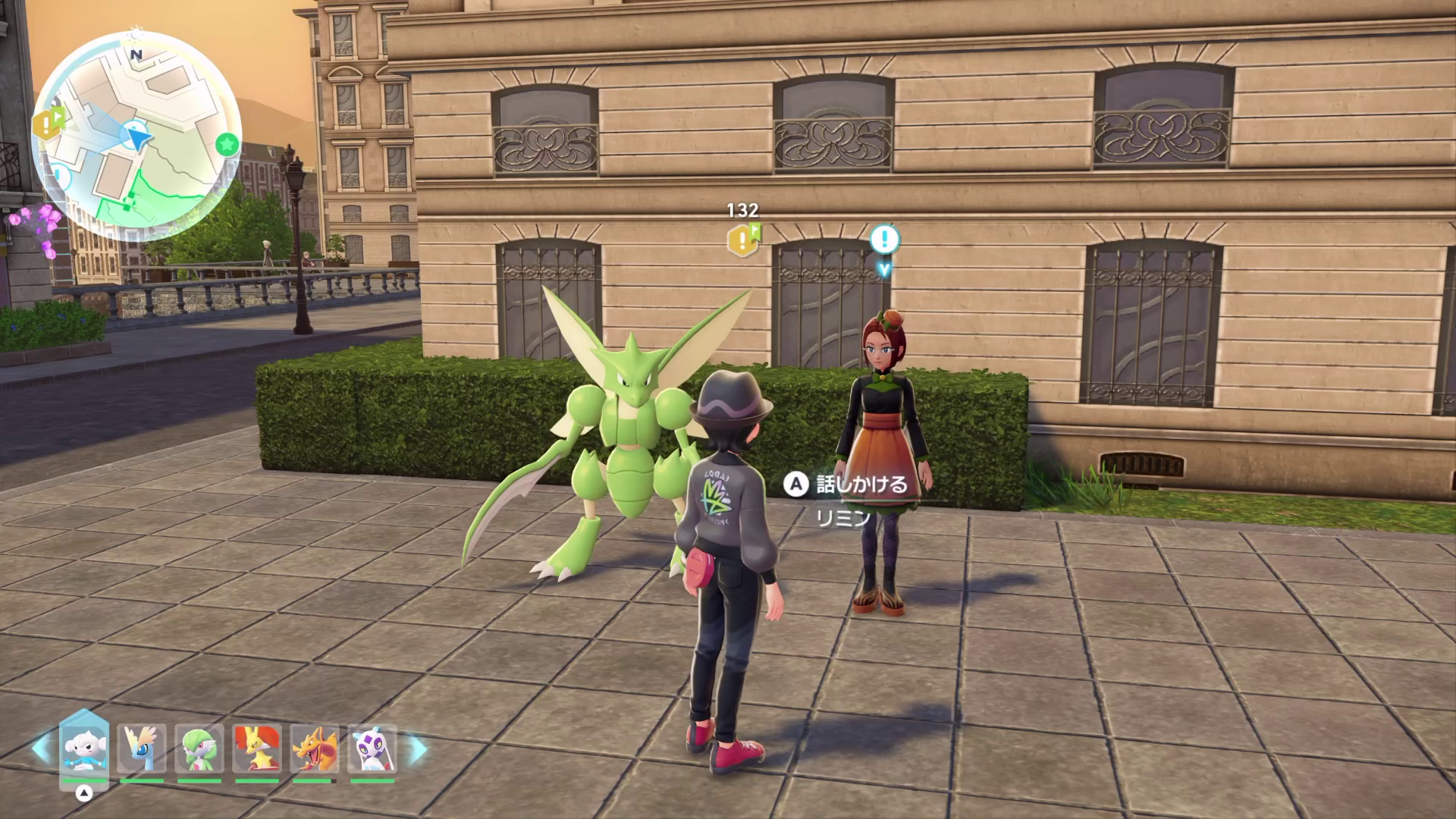Open the circular minimap
The image size is (1456, 819).
136,136
